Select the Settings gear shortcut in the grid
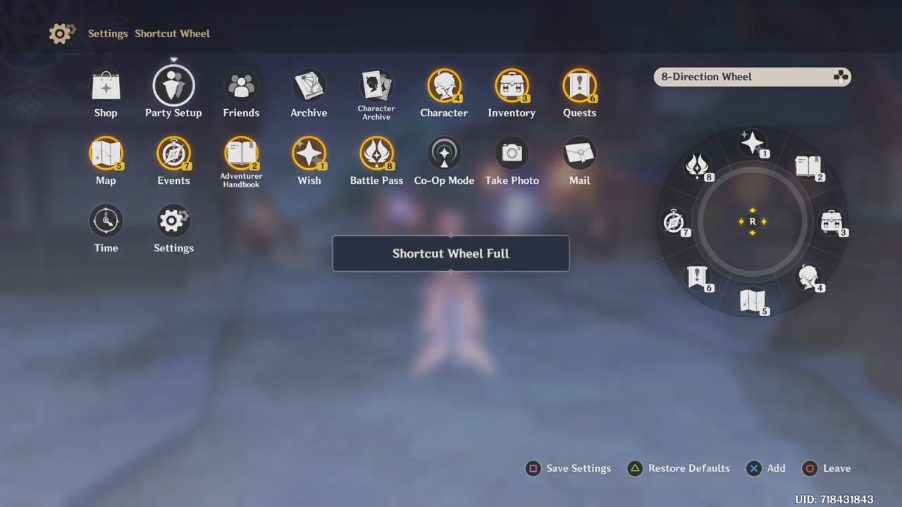Viewport: 902px width, 507px height. [x=173, y=220]
